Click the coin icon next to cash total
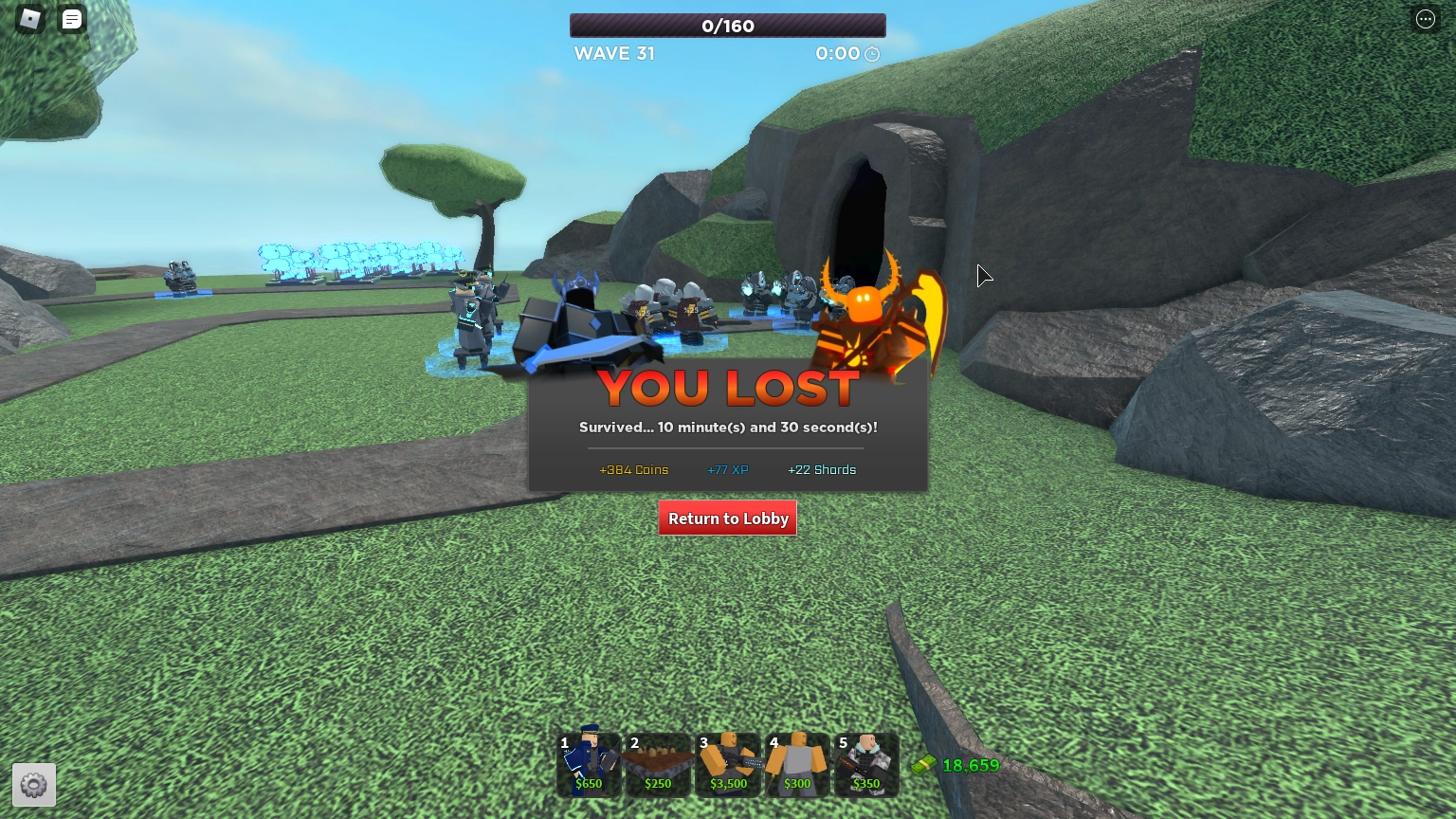Image resolution: width=1456 pixels, height=819 pixels. coord(923,765)
